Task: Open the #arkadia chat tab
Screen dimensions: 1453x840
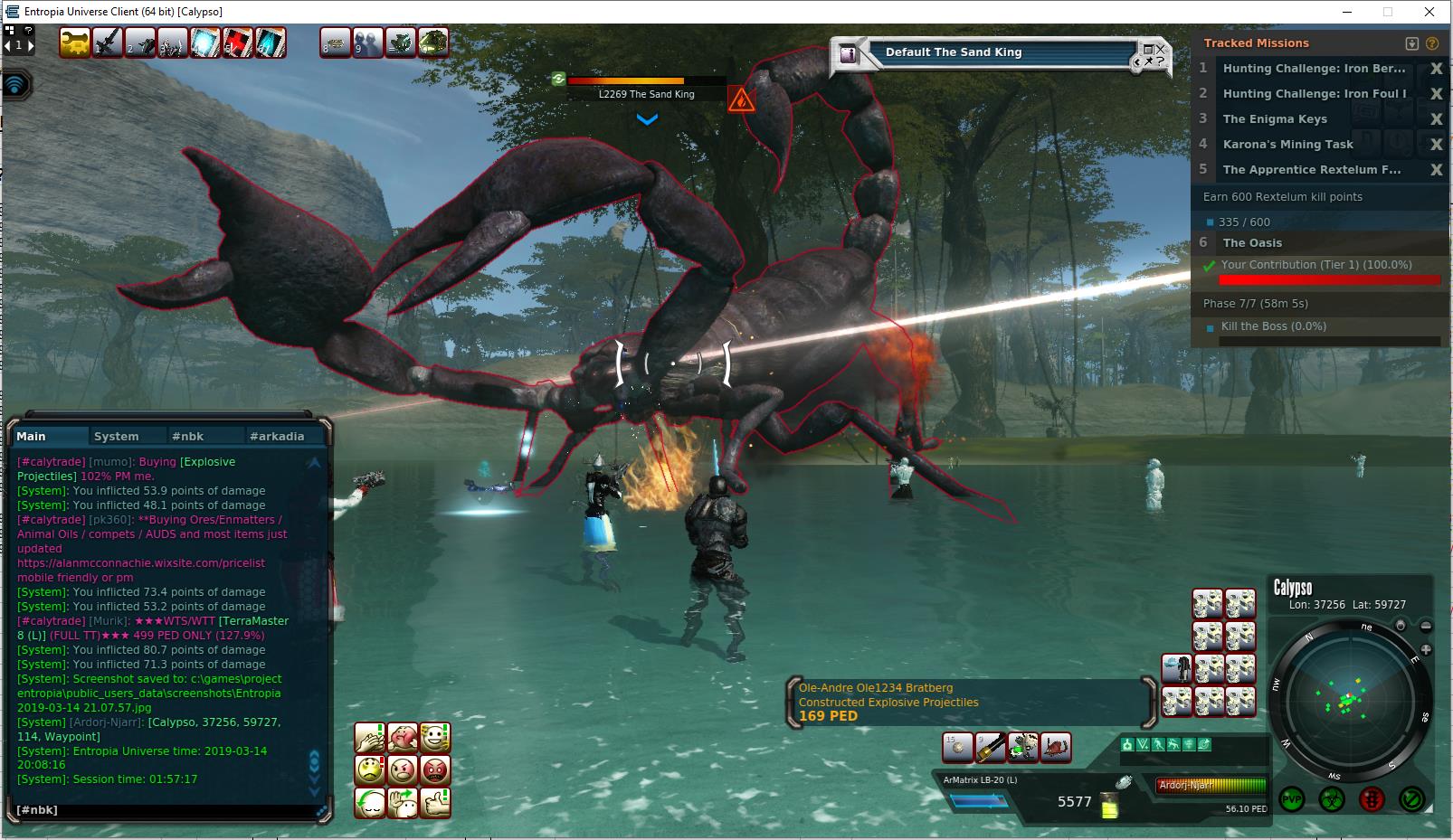Action: 277,436
